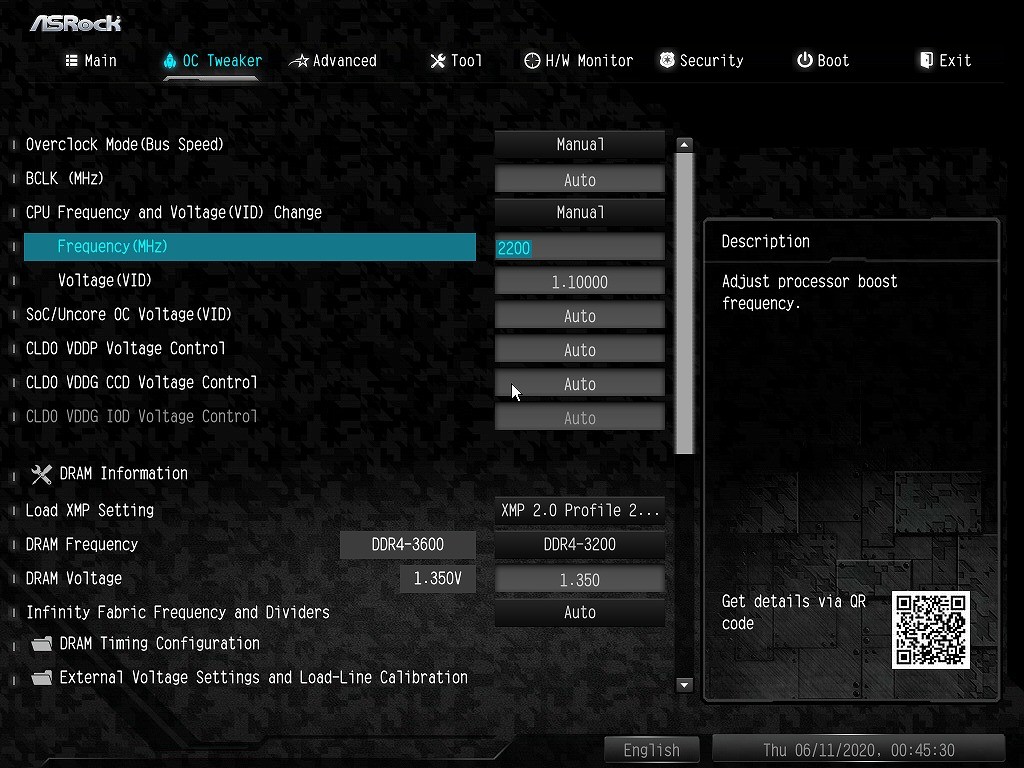Viewport: 1024px width, 768px height.
Task: Open External Voltage Settings and Load-Line Calibration
Action: 263,678
